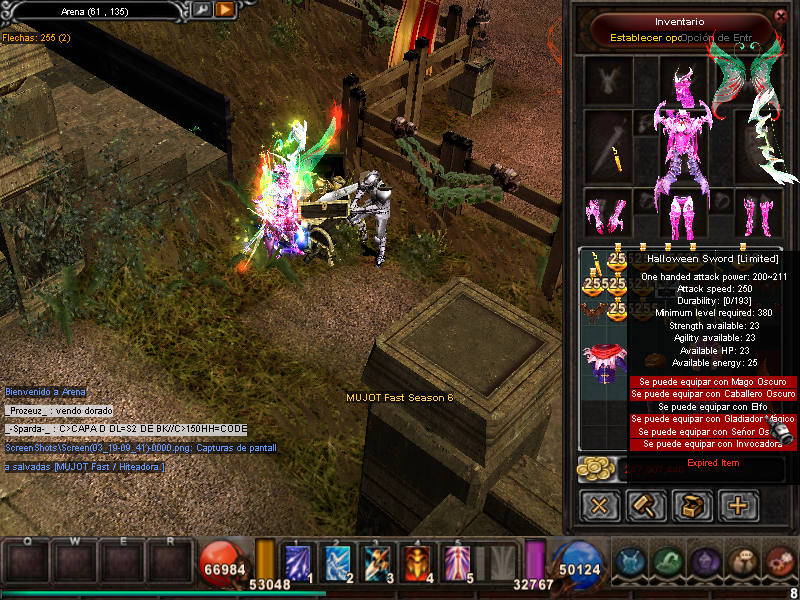Open the treasure chest button
This screenshot has width=800, height=600.
tap(692, 505)
